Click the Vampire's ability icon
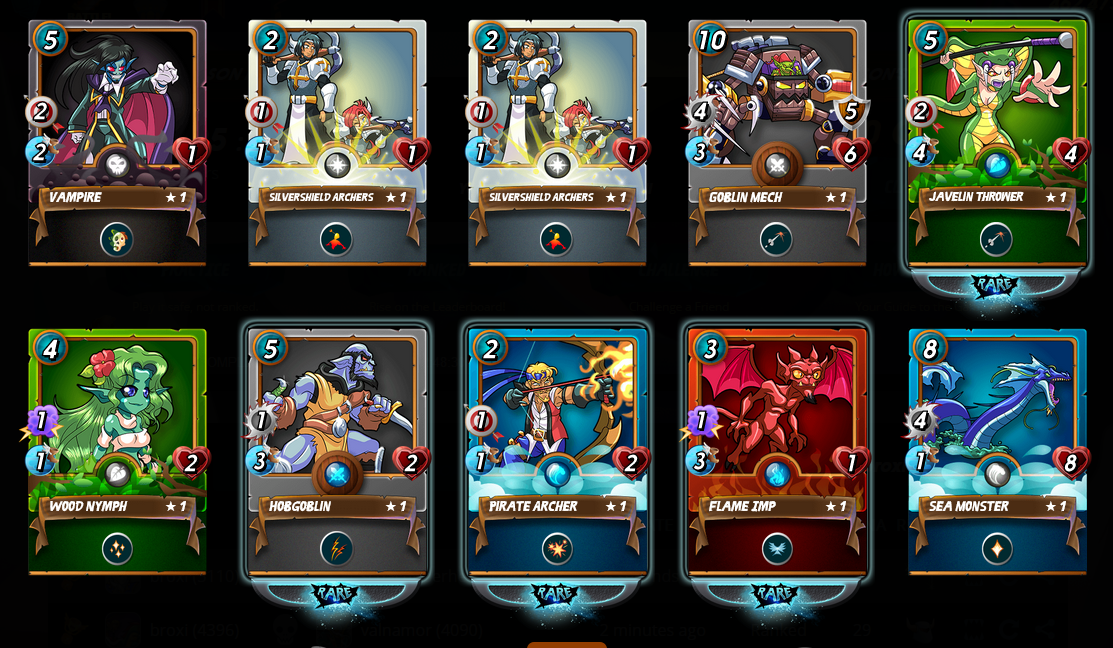The width and height of the screenshot is (1113, 648). coord(117,239)
